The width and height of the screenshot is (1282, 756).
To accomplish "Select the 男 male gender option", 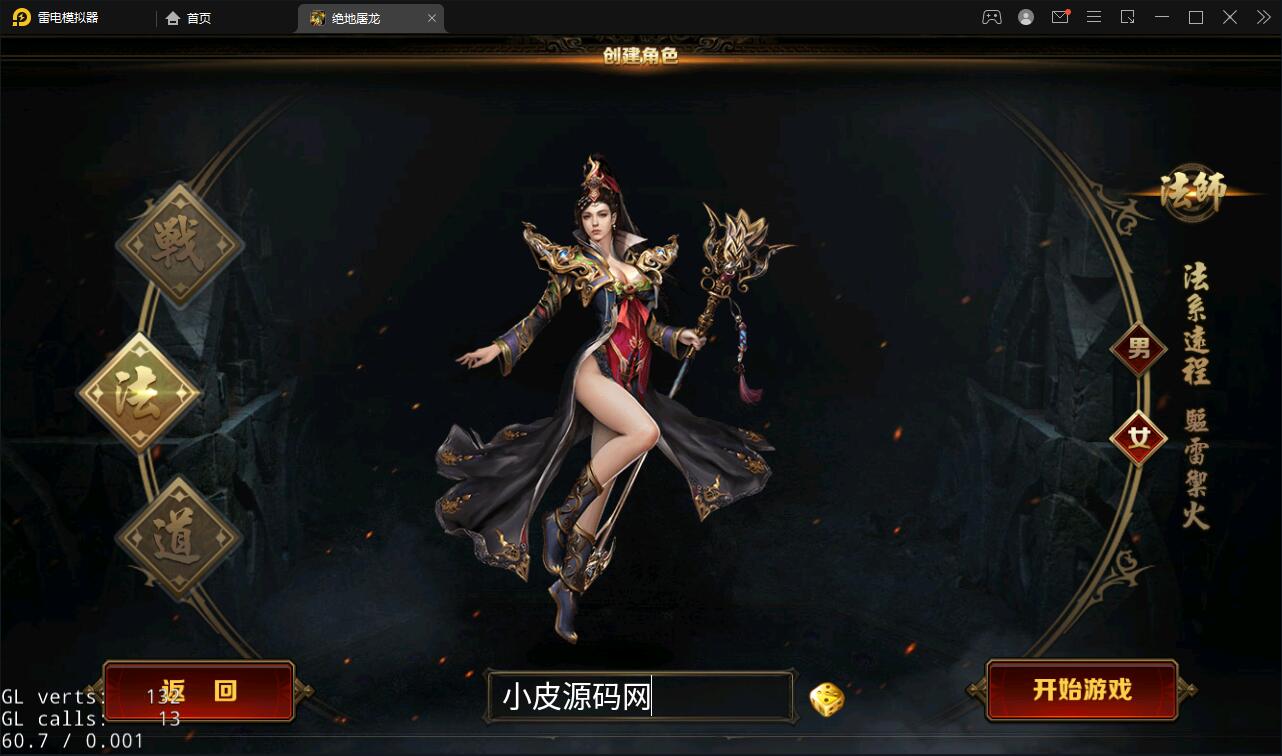I will tap(1138, 350).
